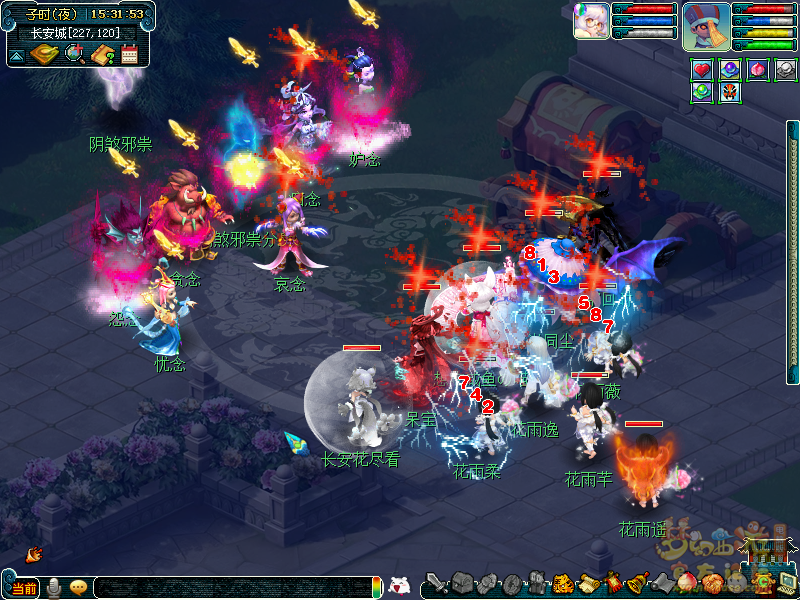
Task: Select the white-haired pet portrait
Action: tap(591, 21)
